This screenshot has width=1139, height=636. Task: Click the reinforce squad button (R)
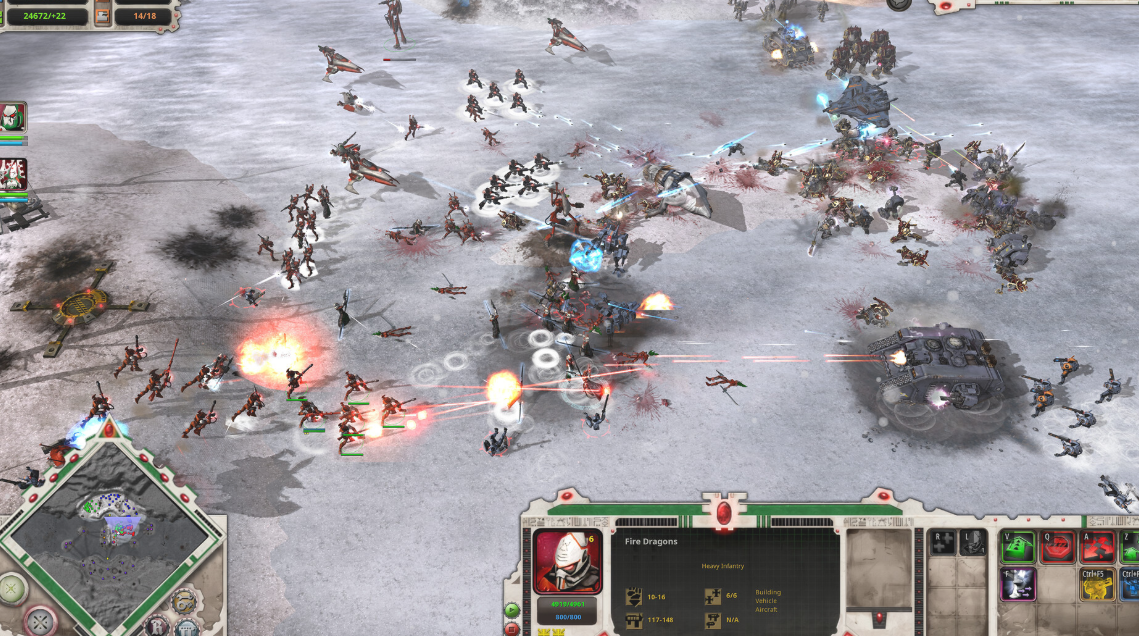click(x=943, y=543)
